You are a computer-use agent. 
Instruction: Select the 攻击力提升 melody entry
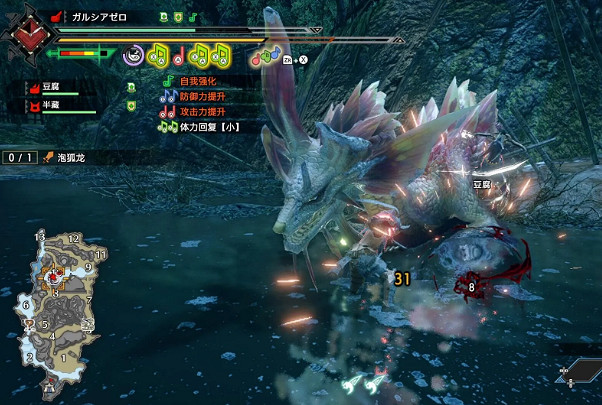(210, 111)
